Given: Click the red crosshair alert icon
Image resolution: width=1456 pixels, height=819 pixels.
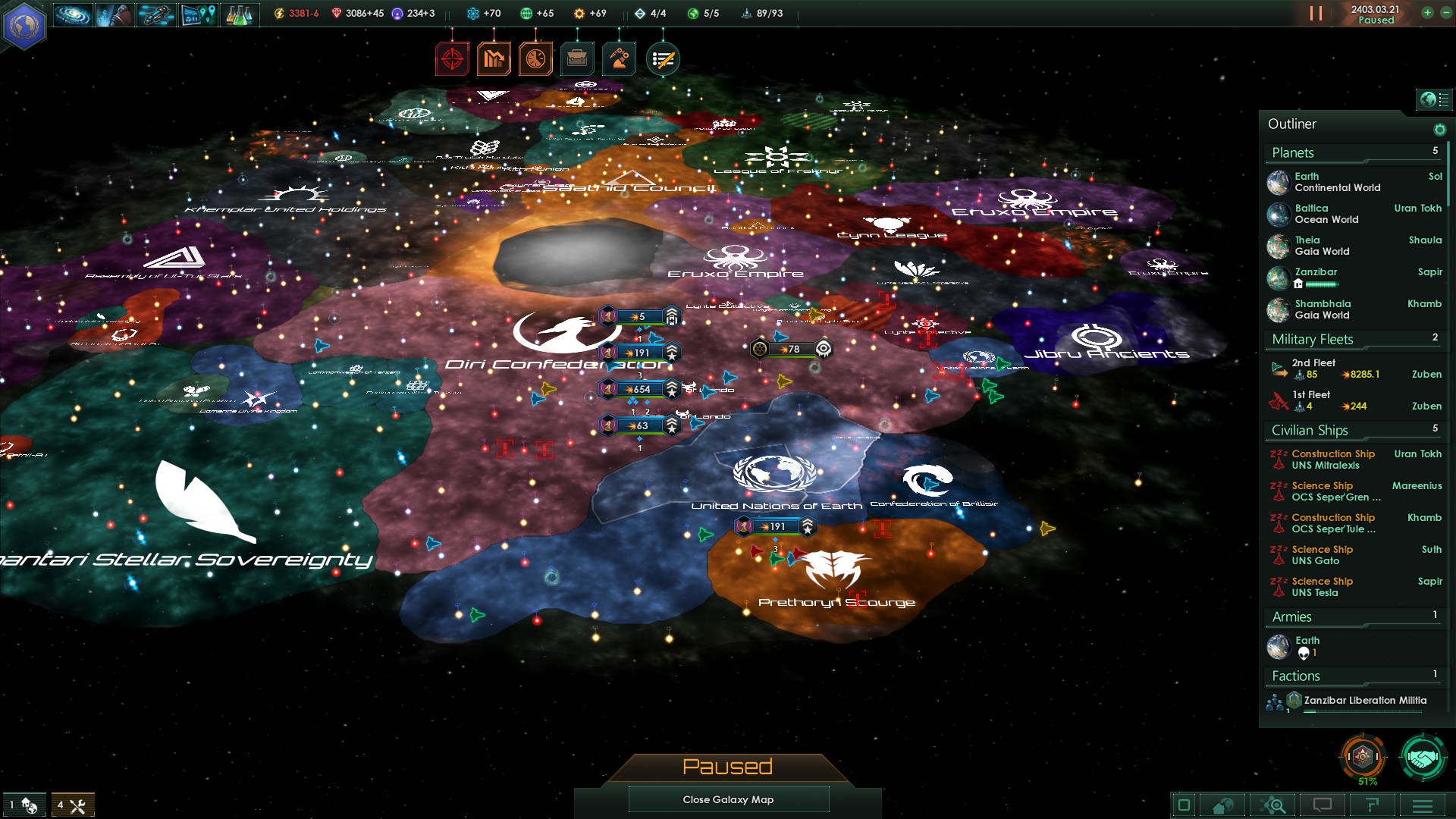Looking at the screenshot, I should click(x=452, y=59).
